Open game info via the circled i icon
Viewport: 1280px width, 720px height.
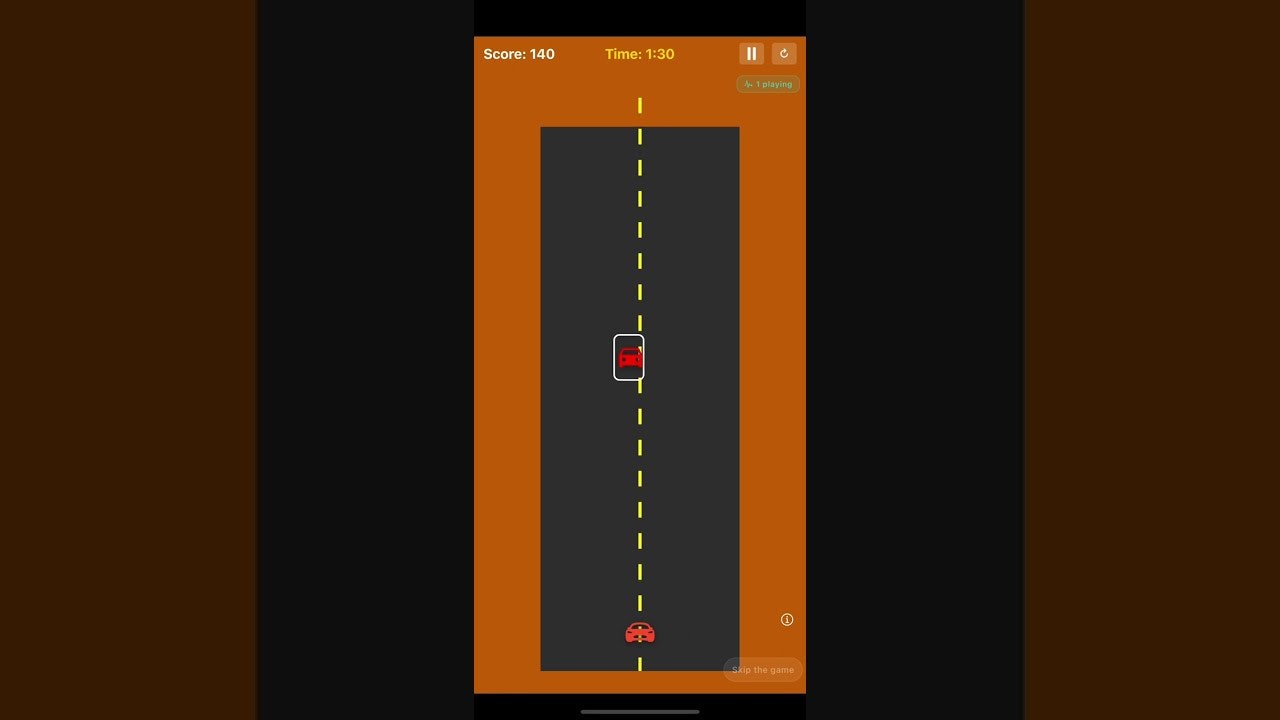786,619
